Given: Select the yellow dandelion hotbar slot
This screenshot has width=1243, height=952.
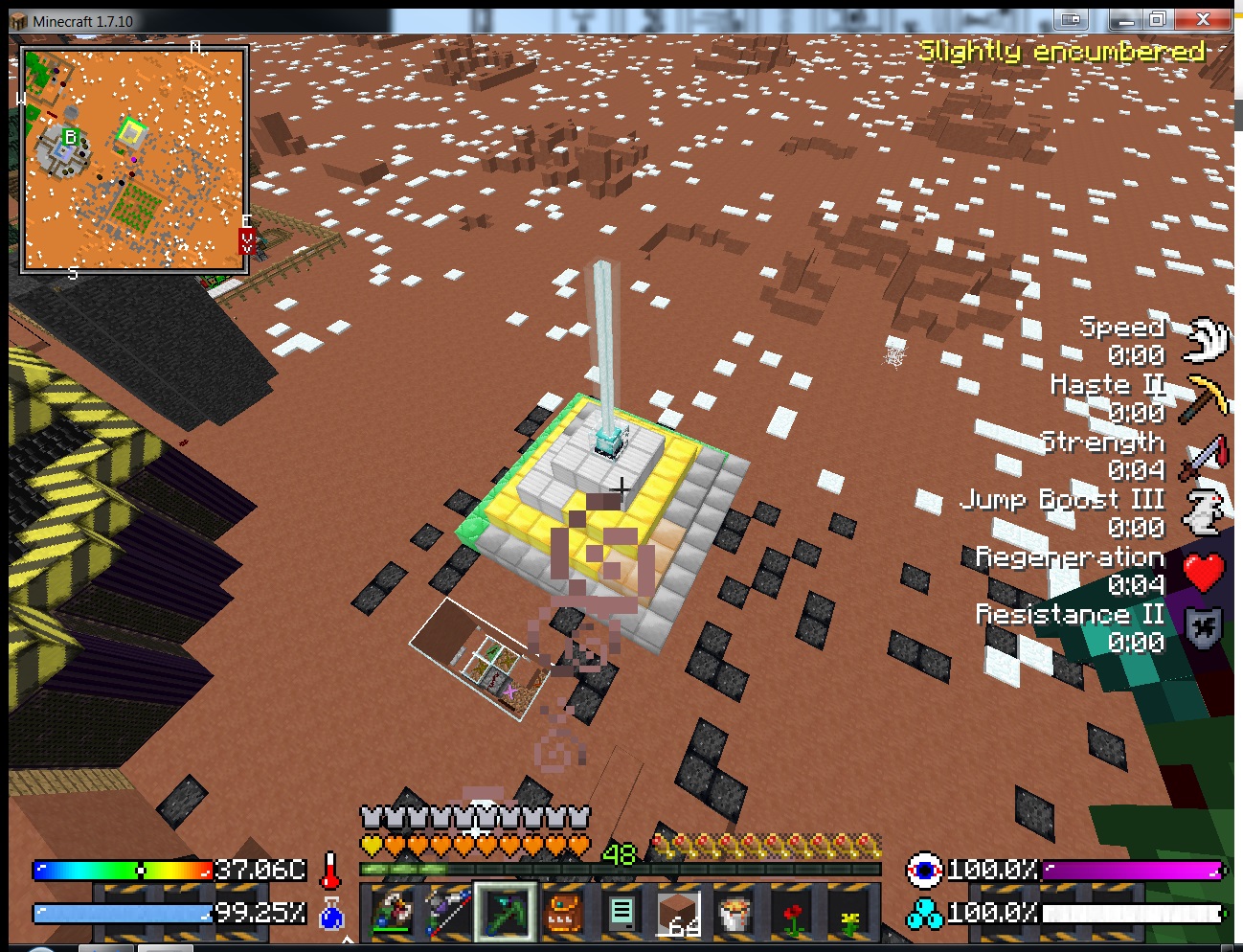Looking at the screenshot, I should click(849, 911).
